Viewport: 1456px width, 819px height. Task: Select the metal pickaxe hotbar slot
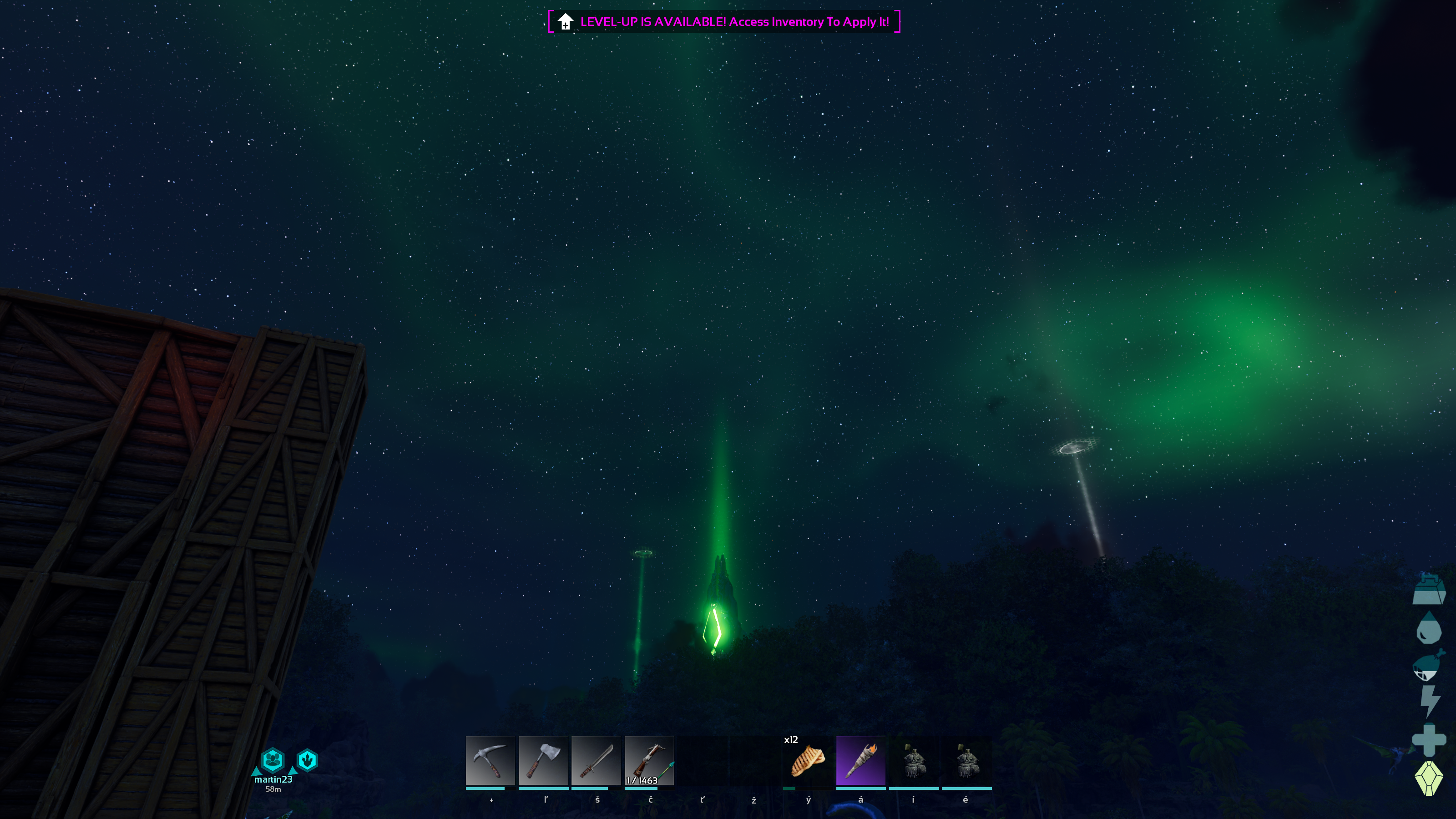click(x=490, y=761)
